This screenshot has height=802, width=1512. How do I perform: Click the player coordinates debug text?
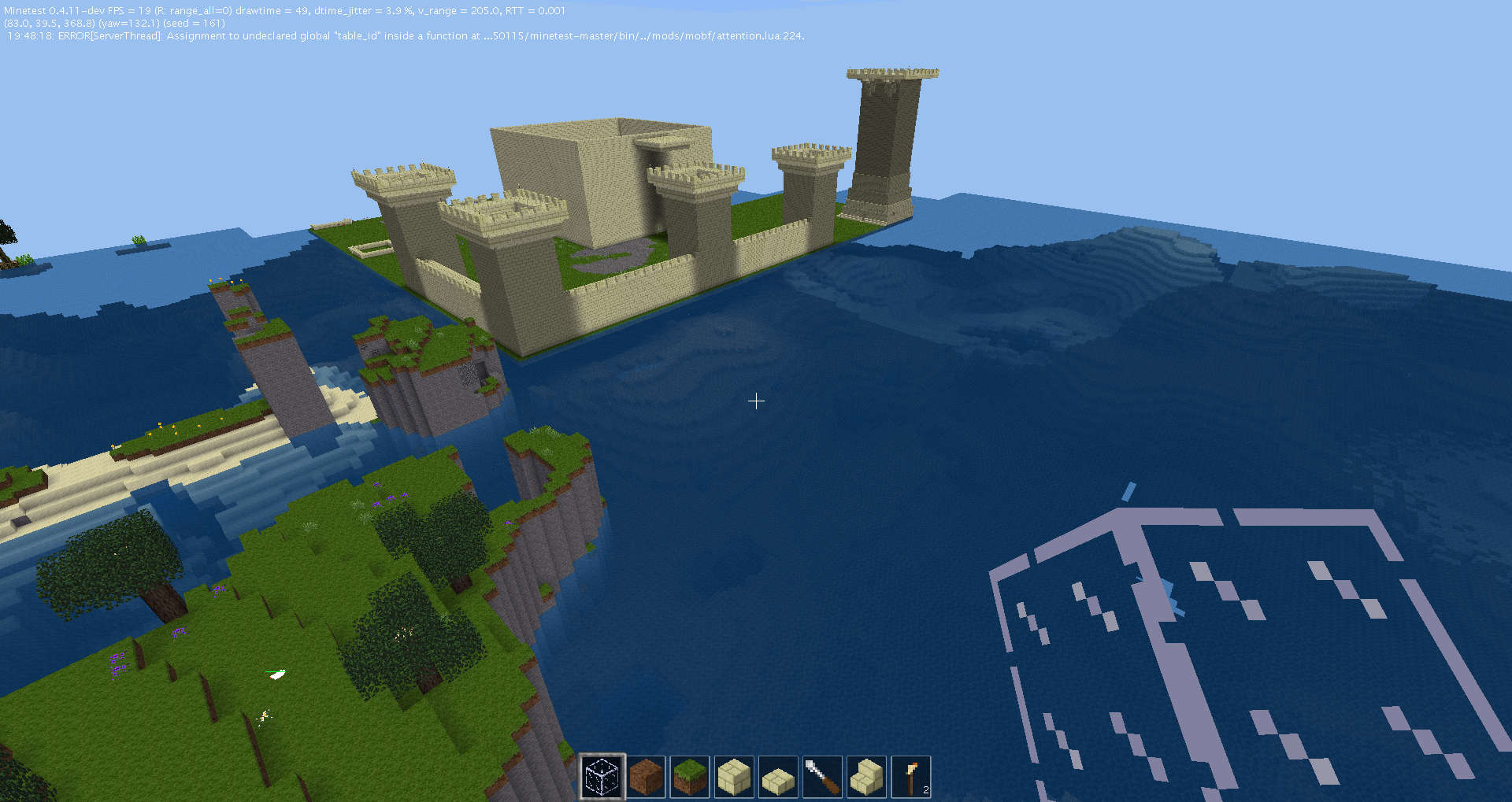pyautogui.click(x=47, y=23)
